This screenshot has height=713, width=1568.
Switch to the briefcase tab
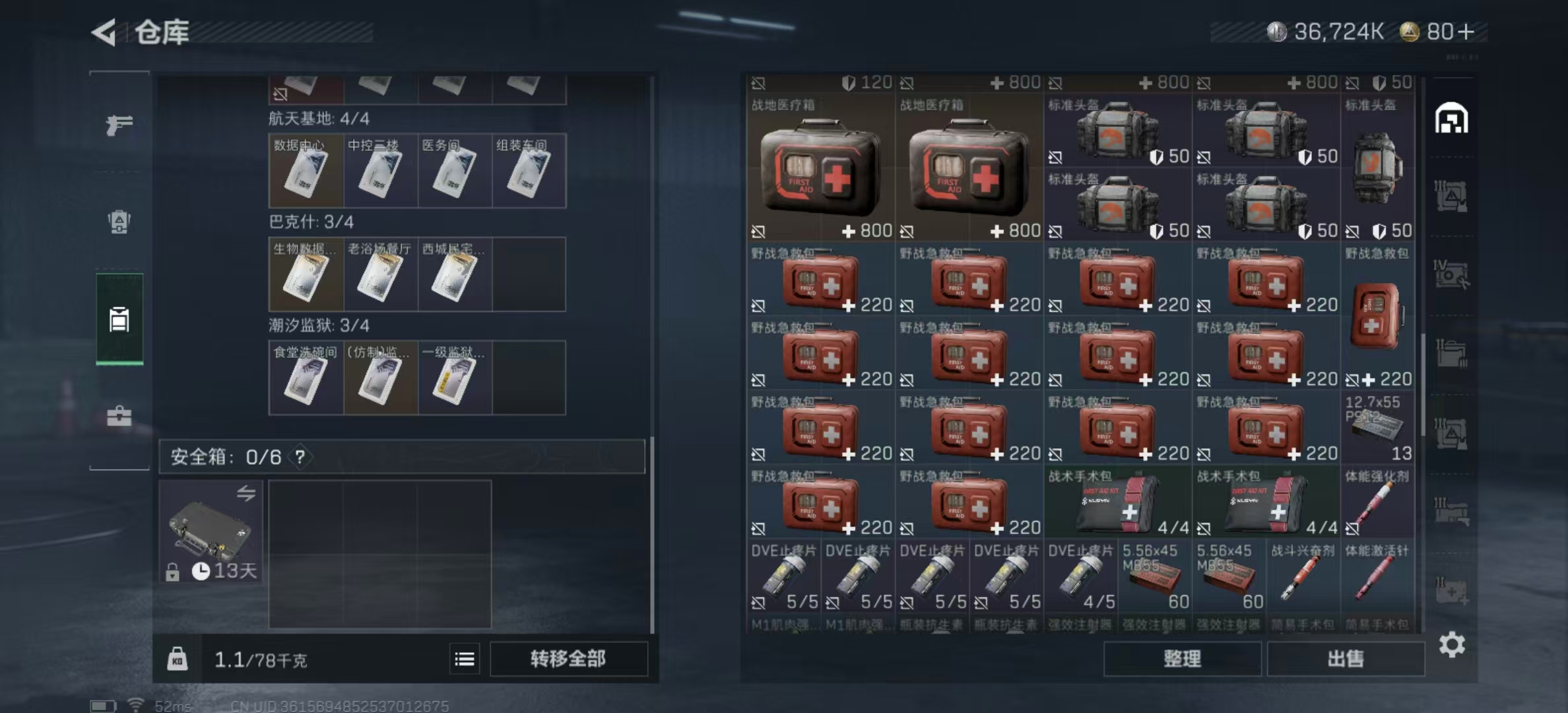coord(119,416)
